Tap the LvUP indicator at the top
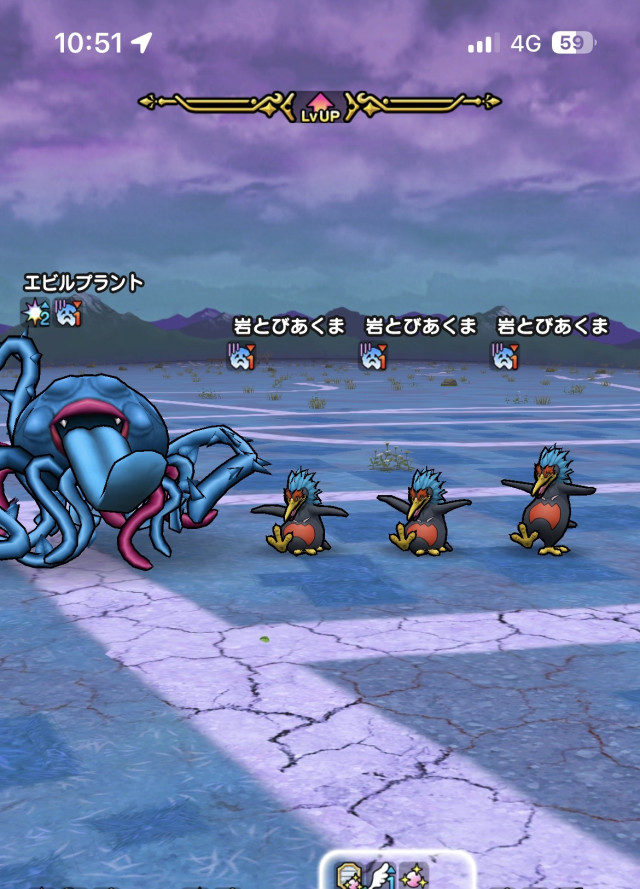Image resolution: width=640 pixels, height=889 pixels. 319,105
